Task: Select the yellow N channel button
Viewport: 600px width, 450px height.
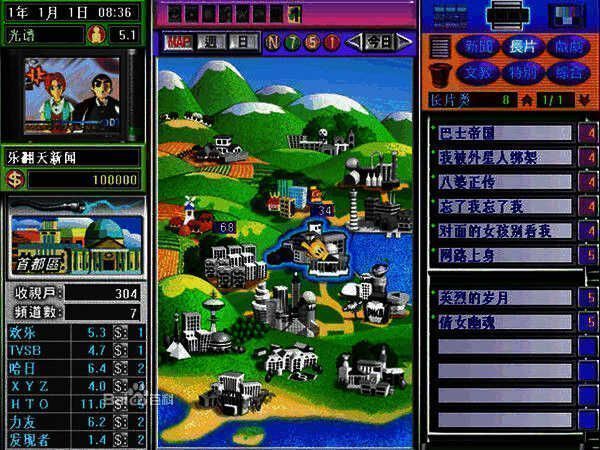Action: pyautogui.click(x=274, y=42)
